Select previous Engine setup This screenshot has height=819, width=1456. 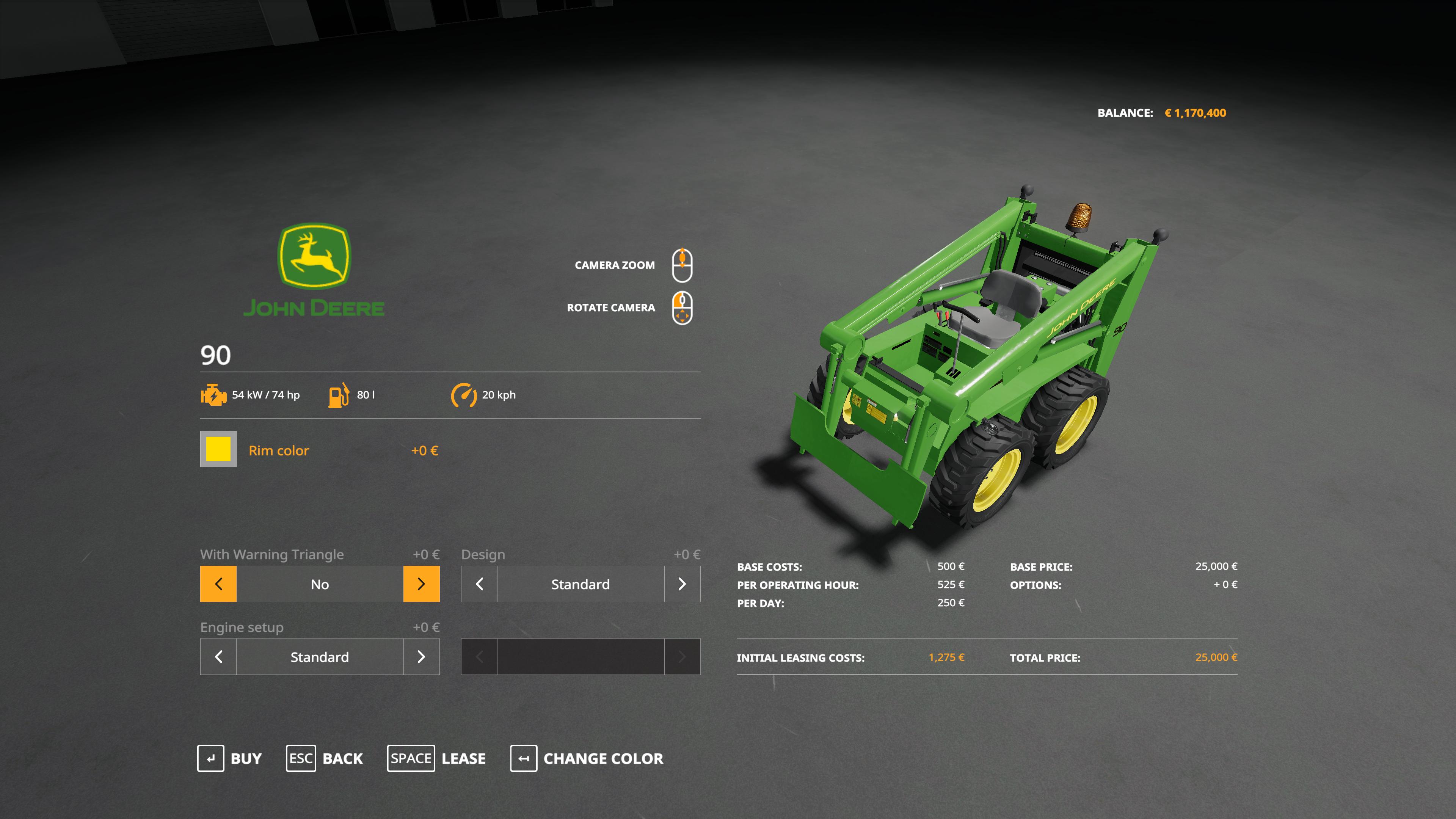tap(219, 657)
